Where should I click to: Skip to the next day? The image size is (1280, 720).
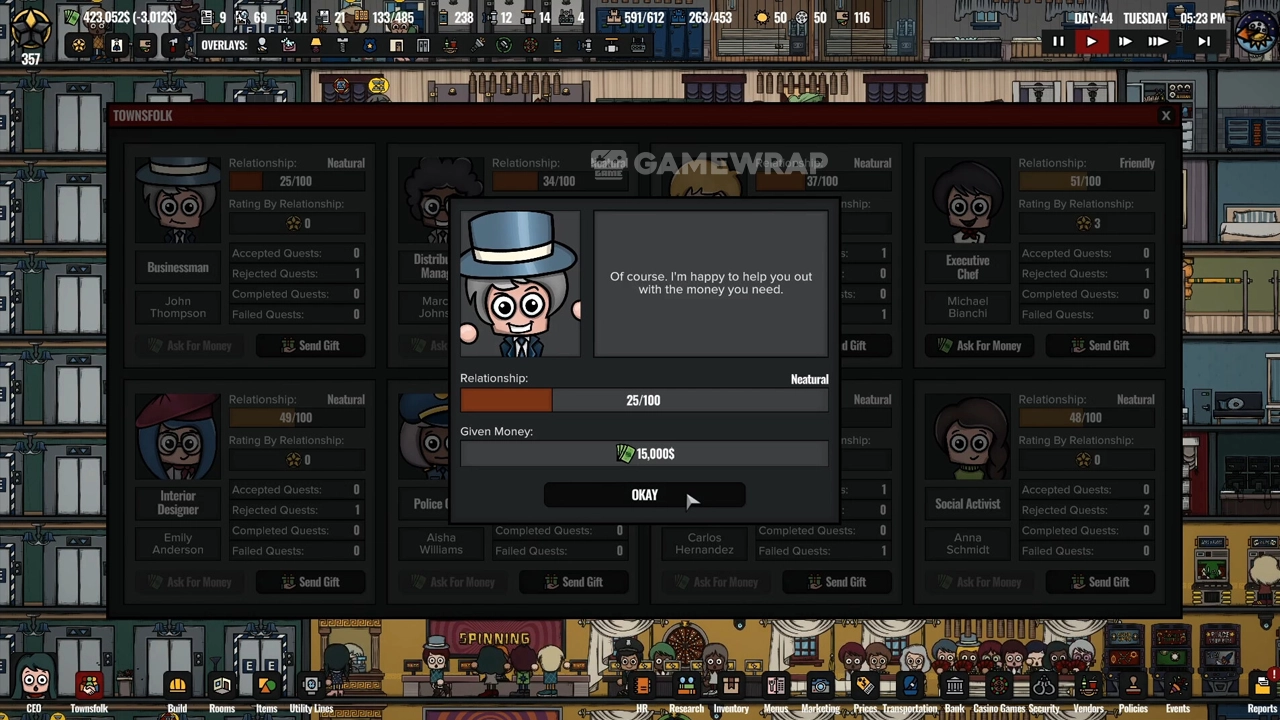(1204, 42)
